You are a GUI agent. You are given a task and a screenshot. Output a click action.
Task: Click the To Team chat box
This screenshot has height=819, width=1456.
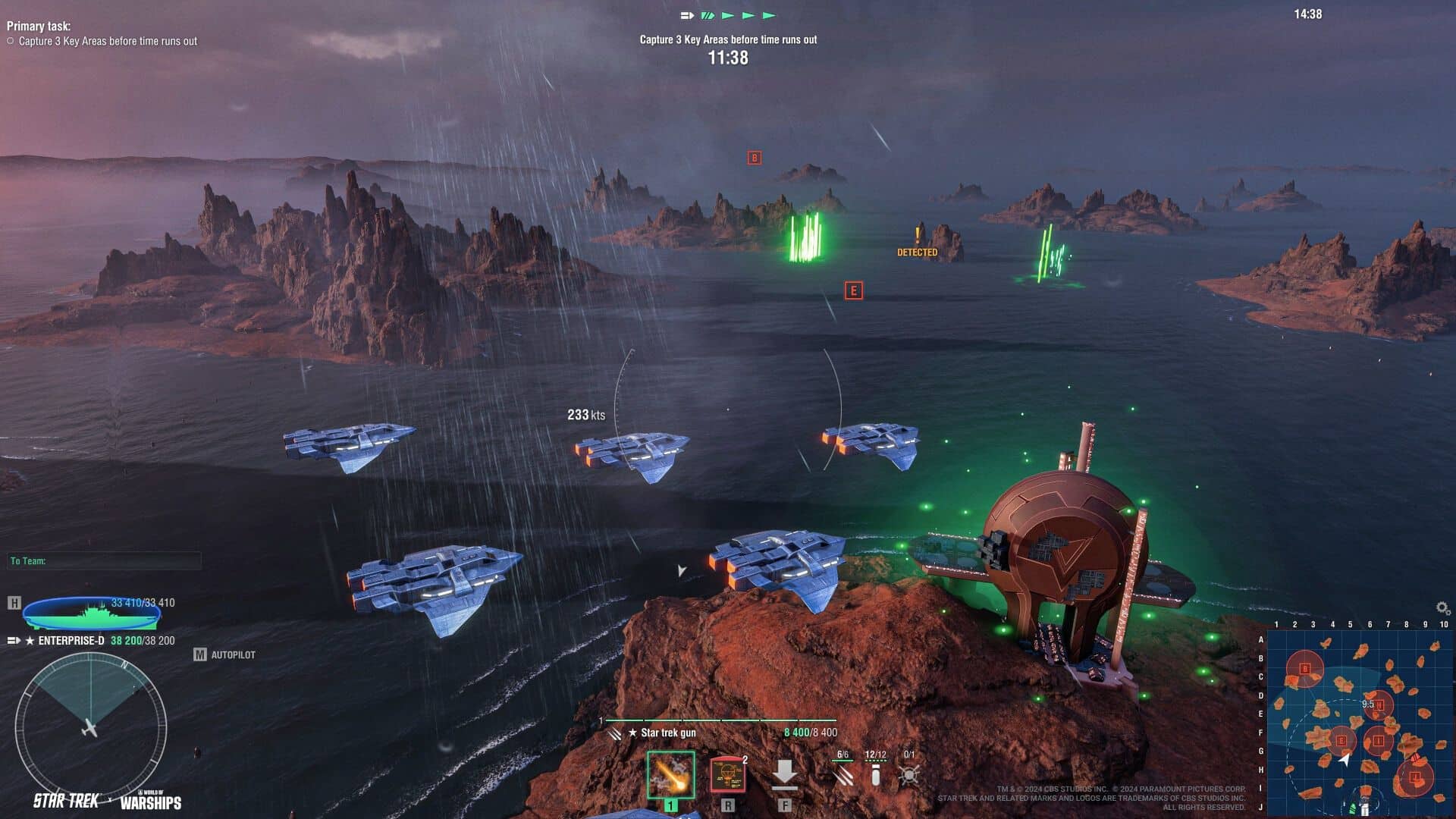point(104,561)
